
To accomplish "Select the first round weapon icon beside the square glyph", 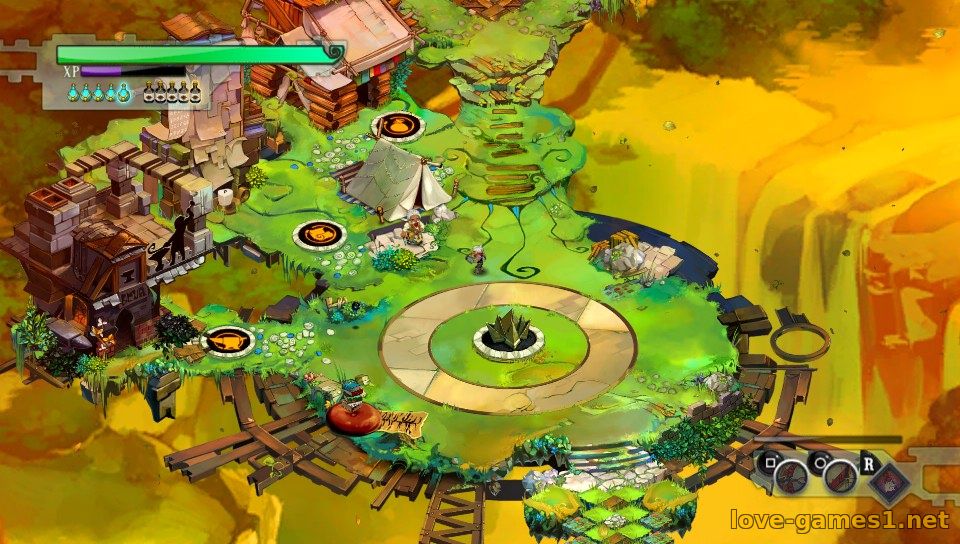I will 792,478.
